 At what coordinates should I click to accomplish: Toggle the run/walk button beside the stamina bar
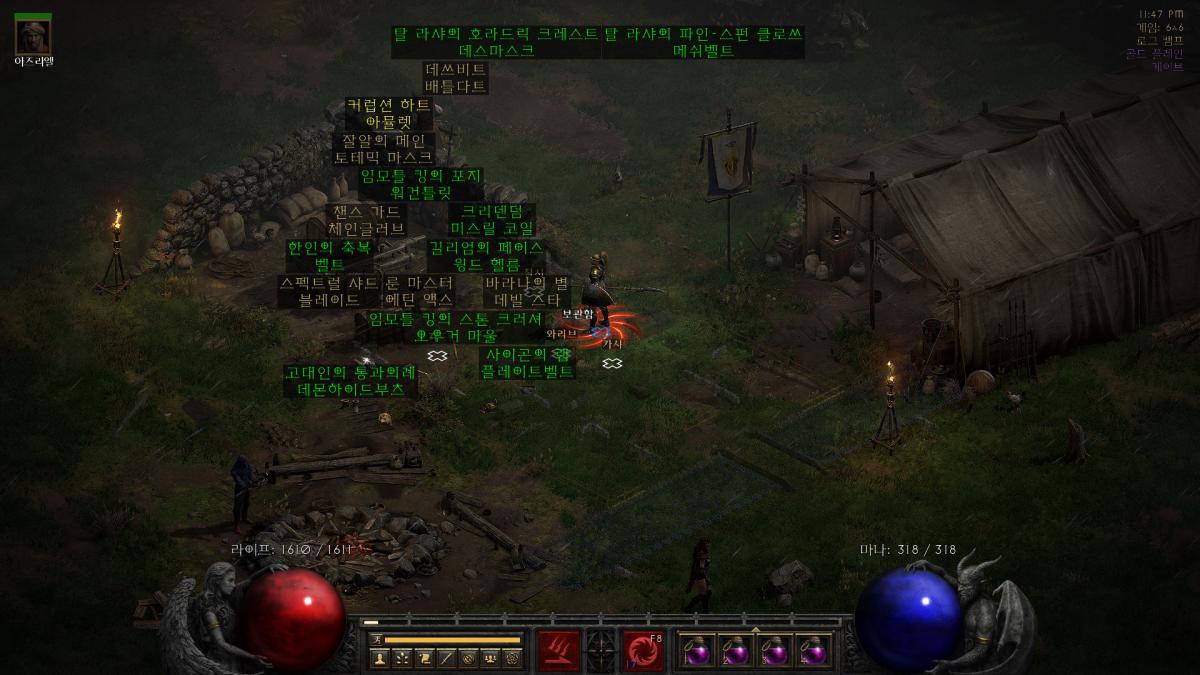(376, 639)
